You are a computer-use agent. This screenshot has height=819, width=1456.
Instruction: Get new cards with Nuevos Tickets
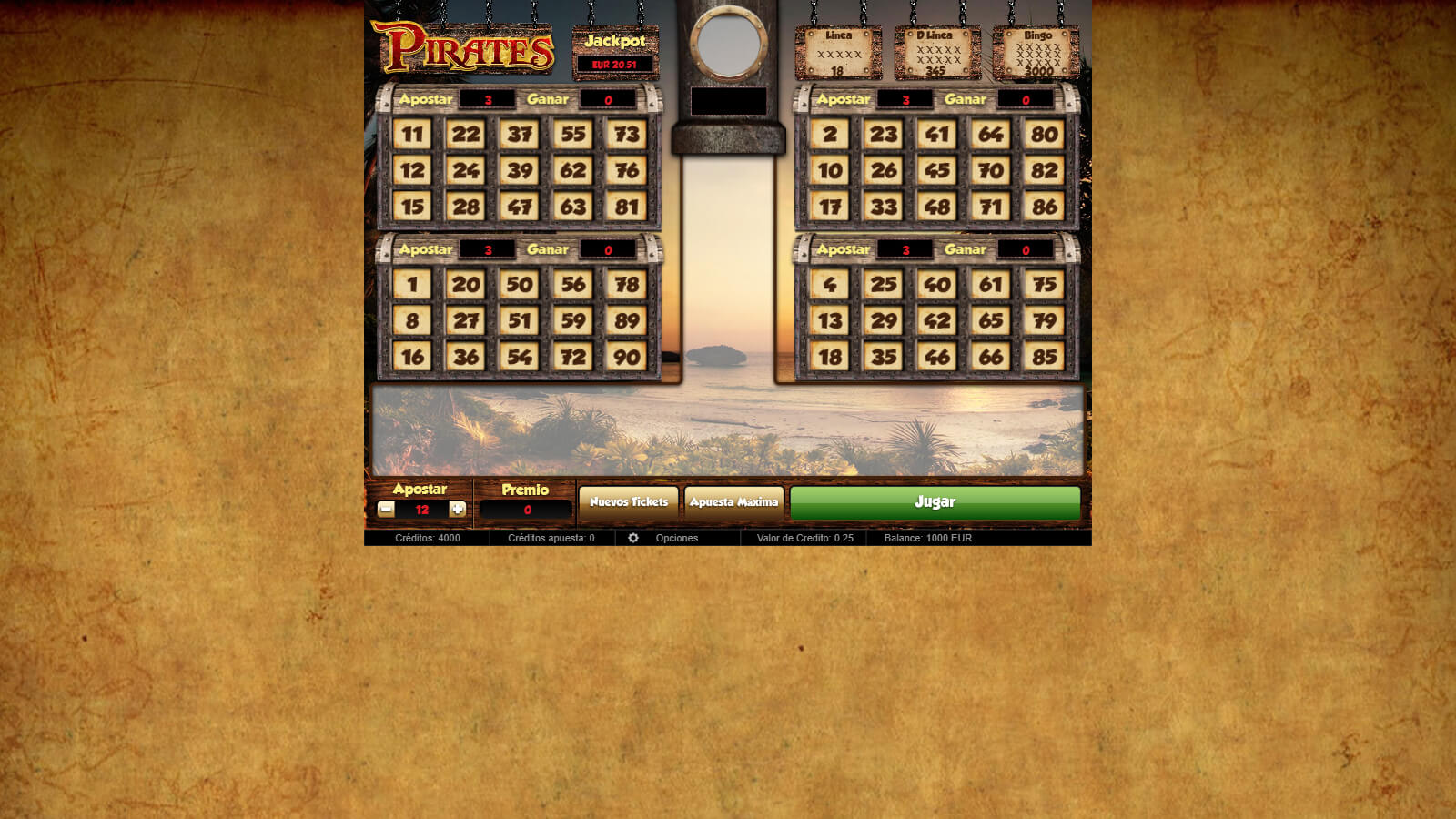tap(628, 502)
